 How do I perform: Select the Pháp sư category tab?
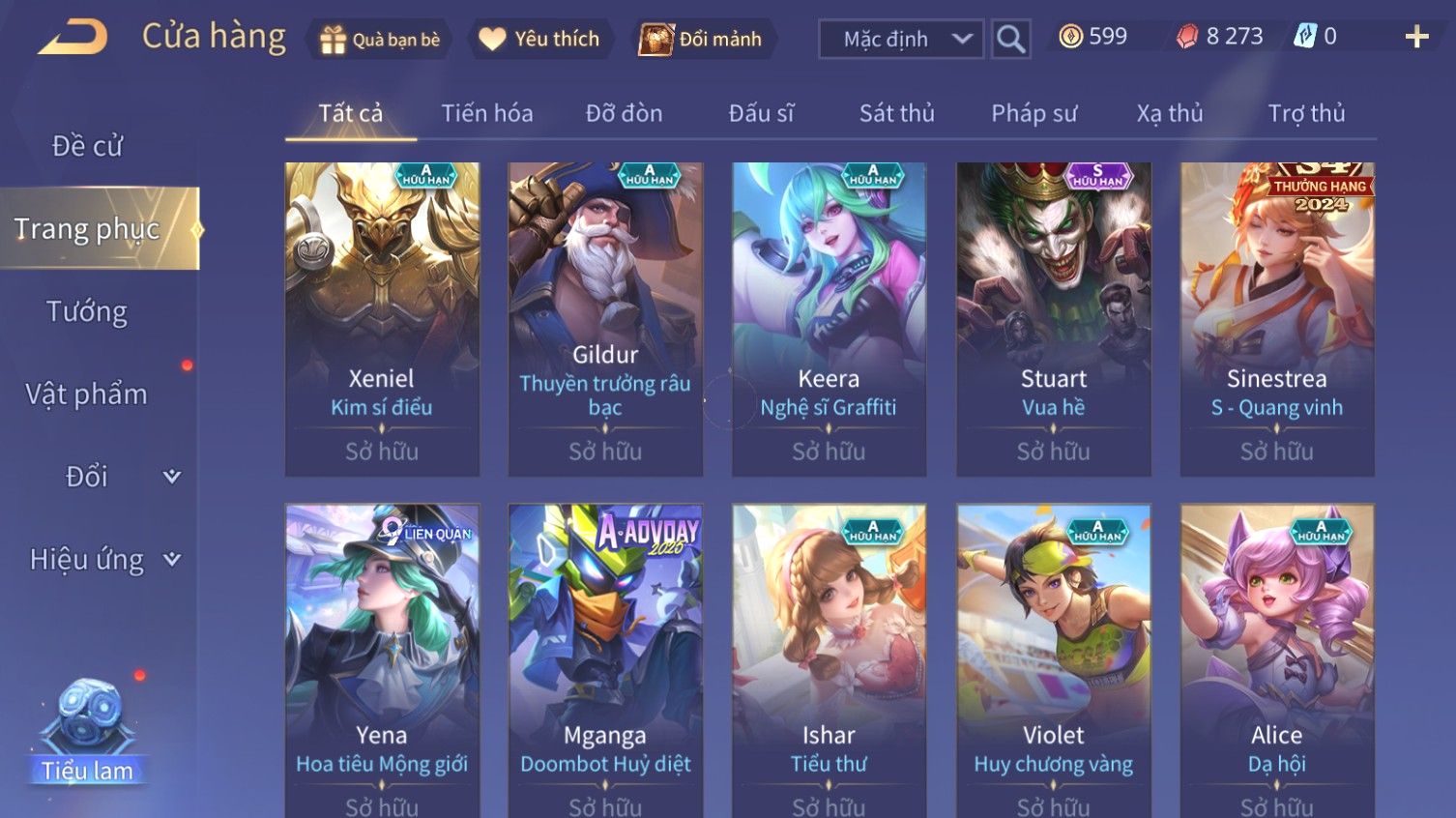[x=1034, y=114]
